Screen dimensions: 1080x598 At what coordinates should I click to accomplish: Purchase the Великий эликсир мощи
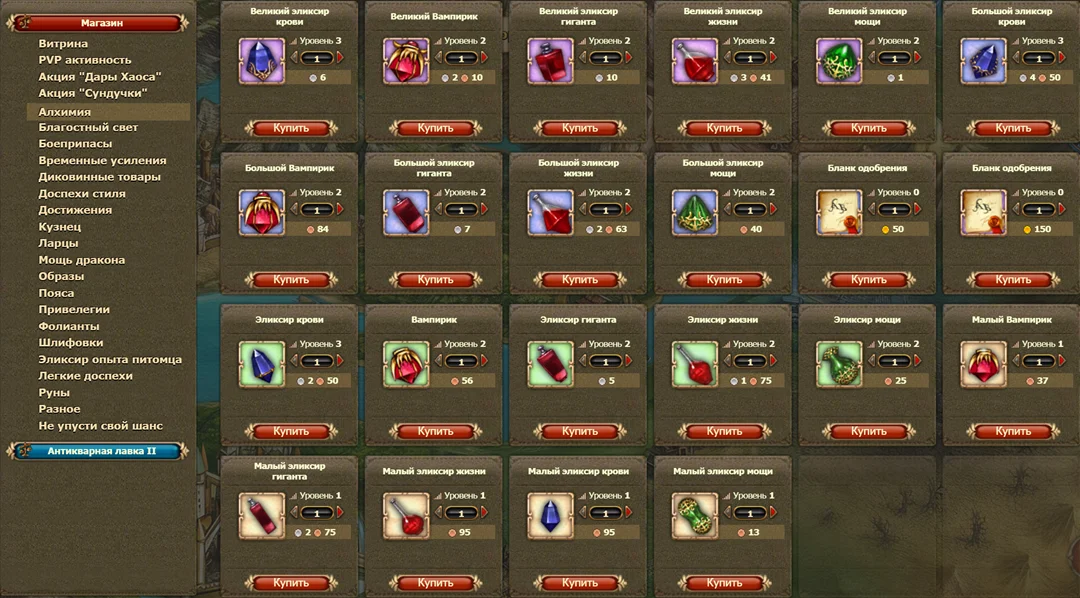[x=868, y=128]
